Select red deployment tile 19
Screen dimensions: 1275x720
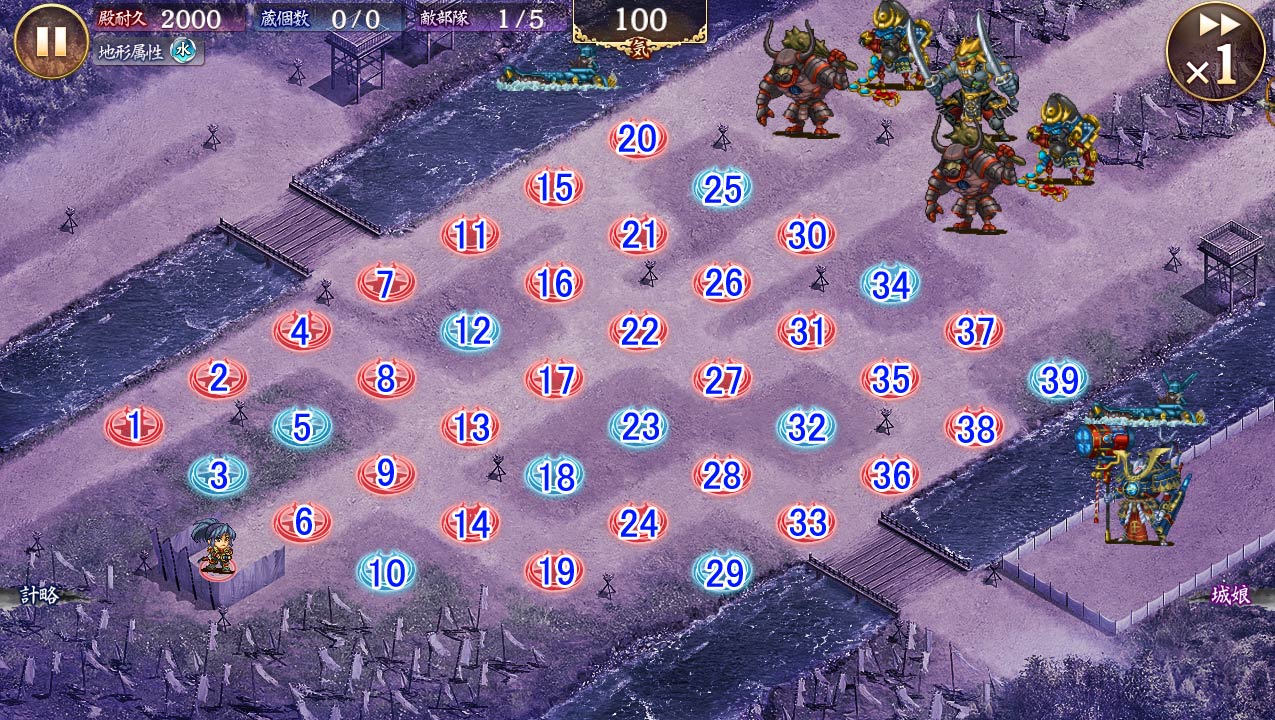point(555,571)
